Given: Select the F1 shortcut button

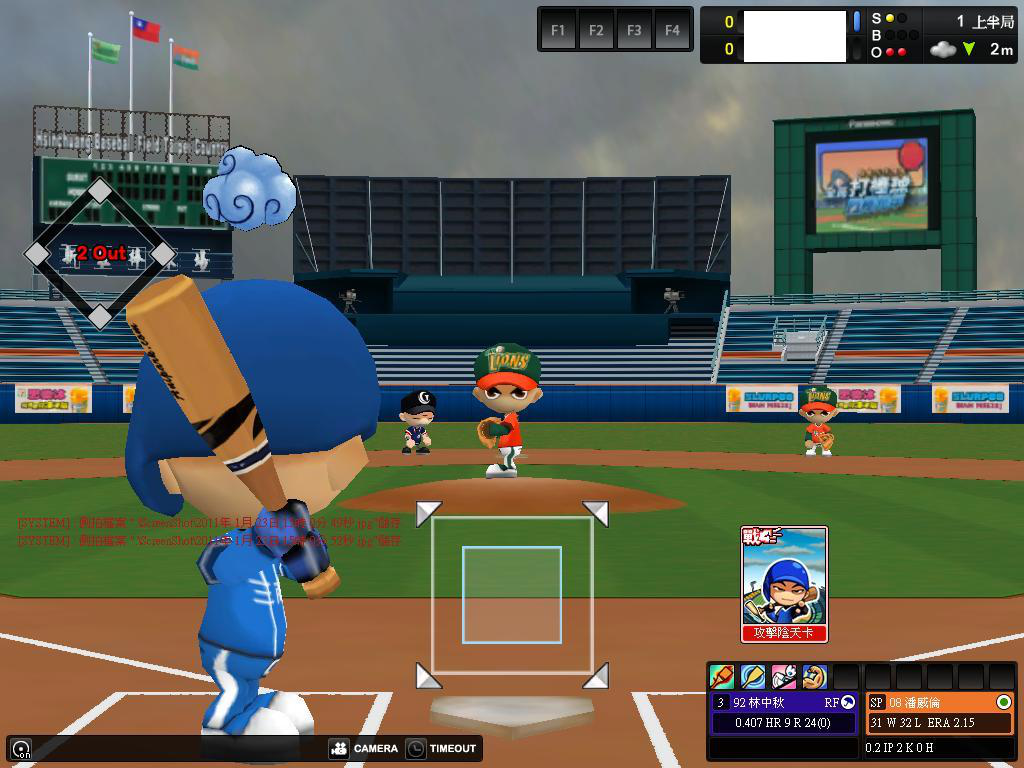Looking at the screenshot, I should click(558, 30).
